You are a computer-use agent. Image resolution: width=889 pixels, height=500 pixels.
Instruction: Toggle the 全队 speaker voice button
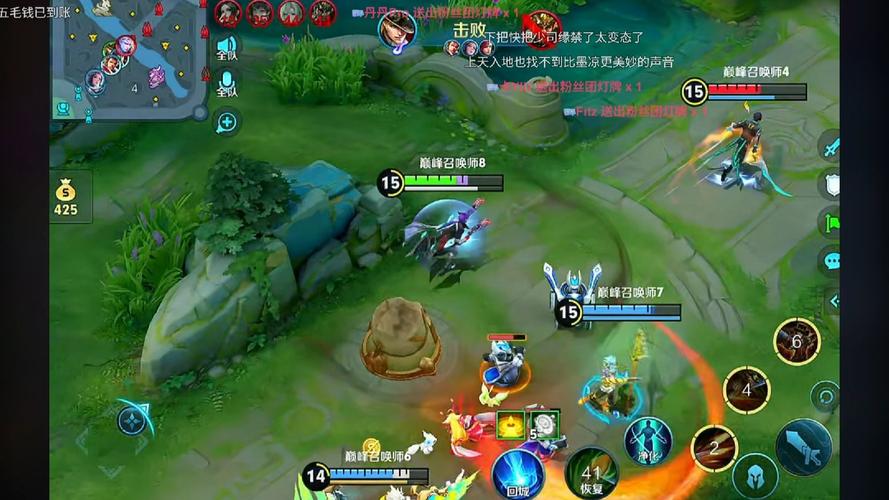227,46
